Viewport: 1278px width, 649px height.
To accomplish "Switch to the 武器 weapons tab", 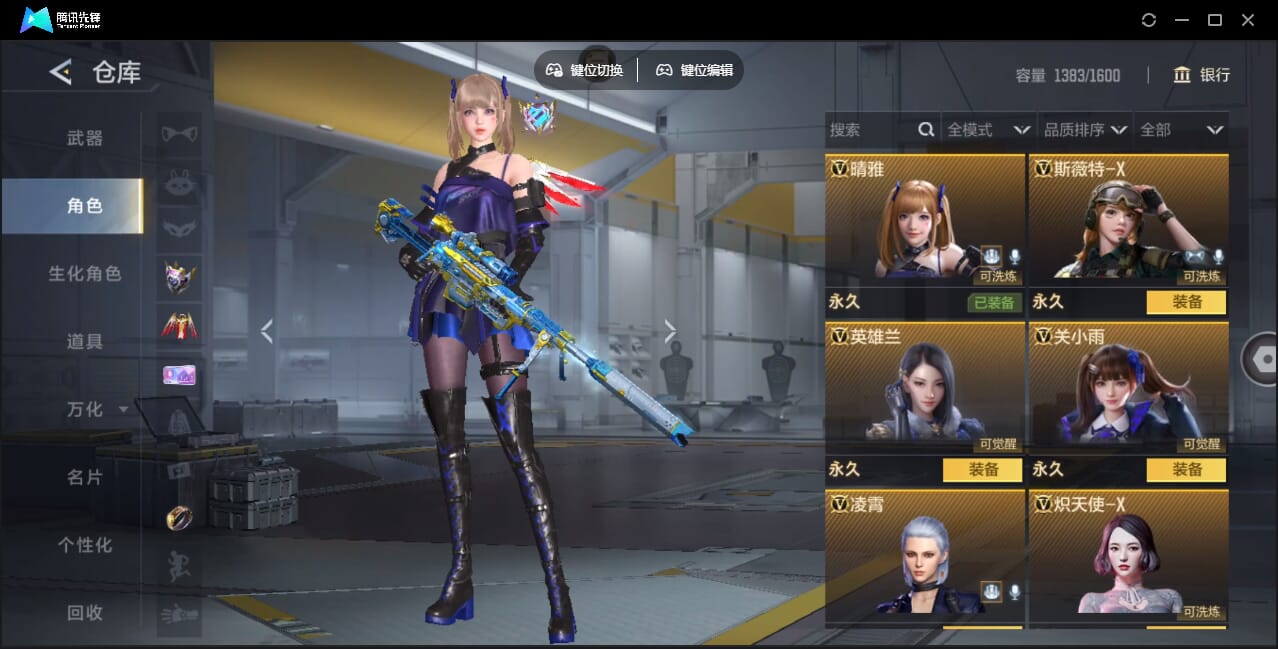I will 85,138.
